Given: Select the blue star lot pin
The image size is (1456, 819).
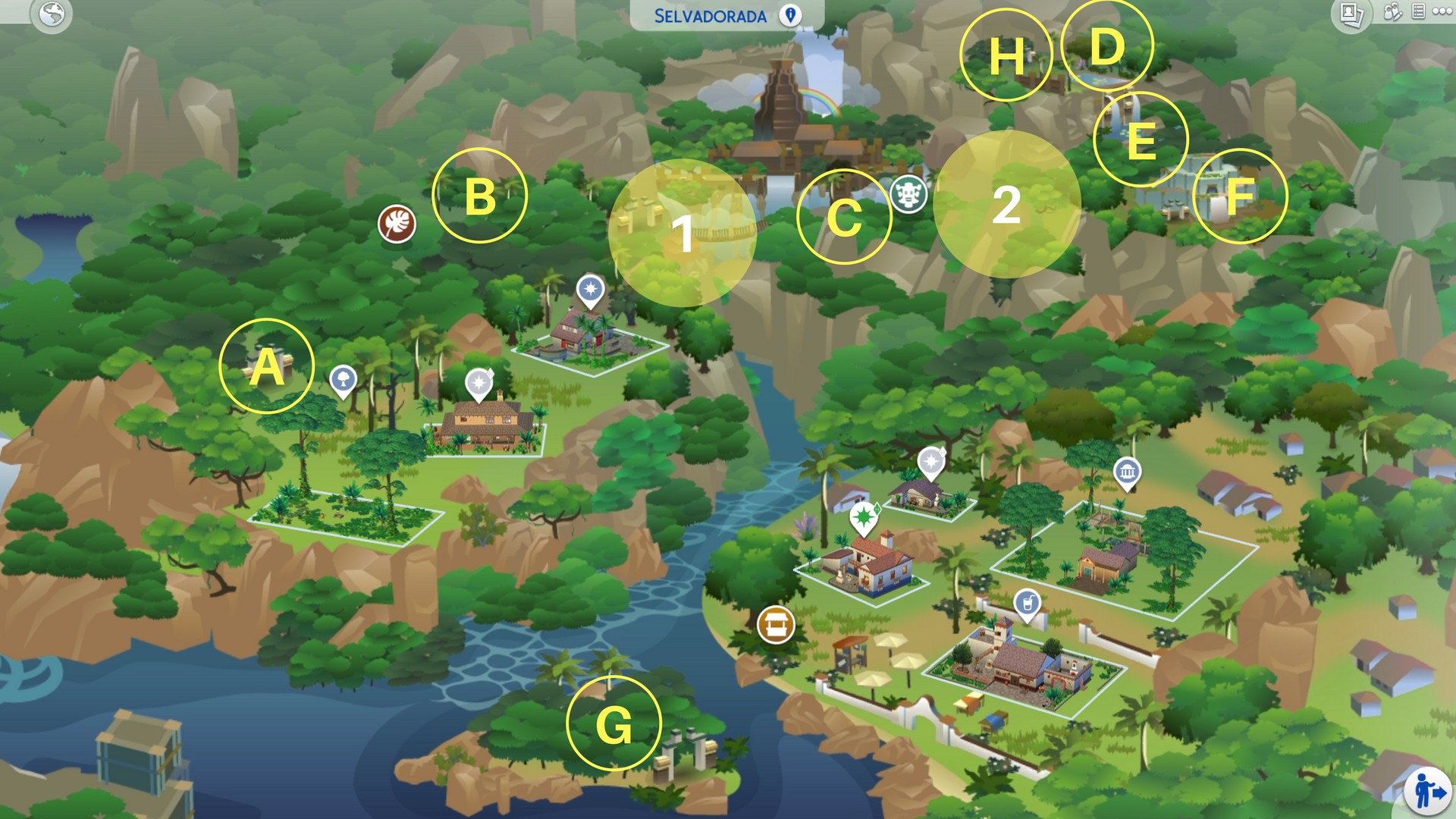Looking at the screenshot, I should [x=590, y=290].
